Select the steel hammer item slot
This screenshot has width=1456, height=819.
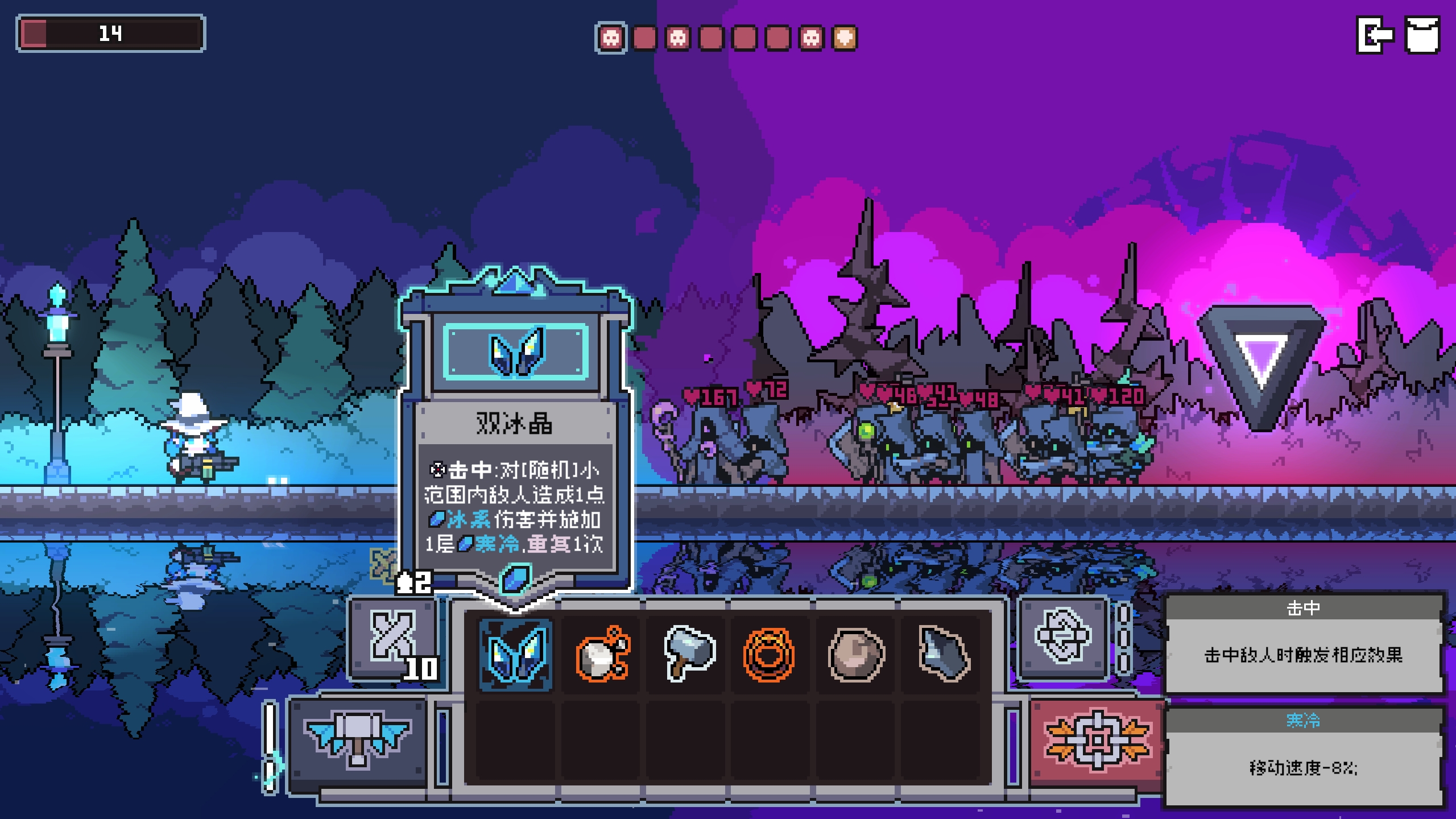688,655
